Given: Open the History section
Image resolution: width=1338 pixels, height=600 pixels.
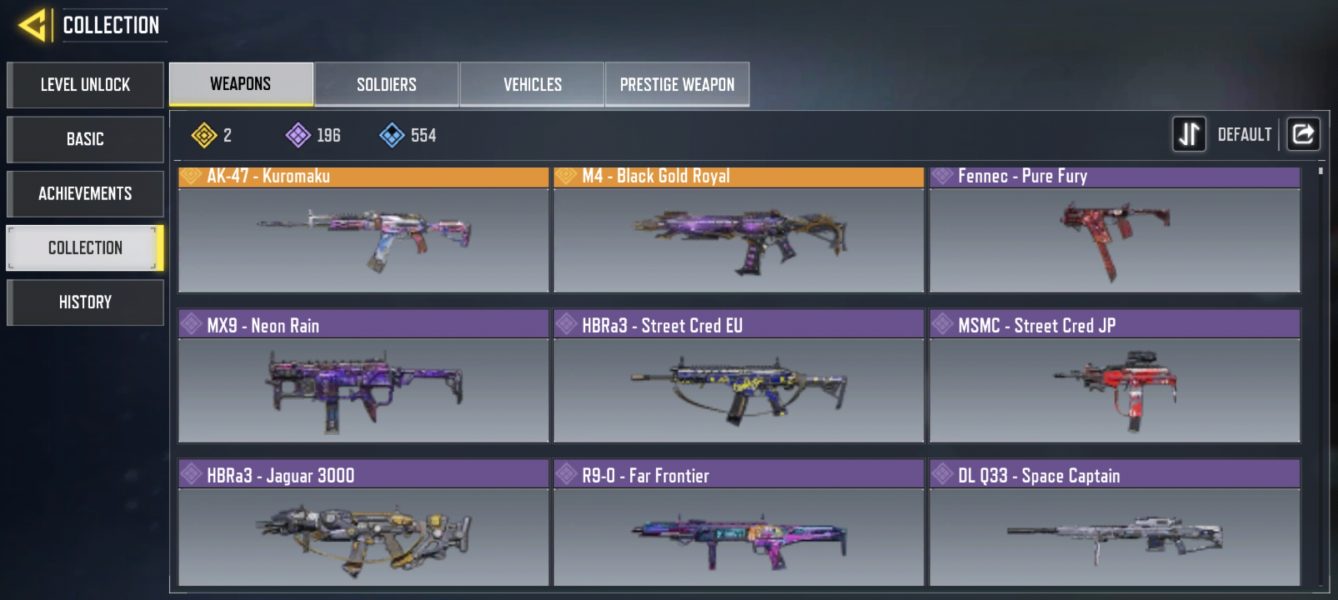Looking at the screenshot, I should pos(85,302).
